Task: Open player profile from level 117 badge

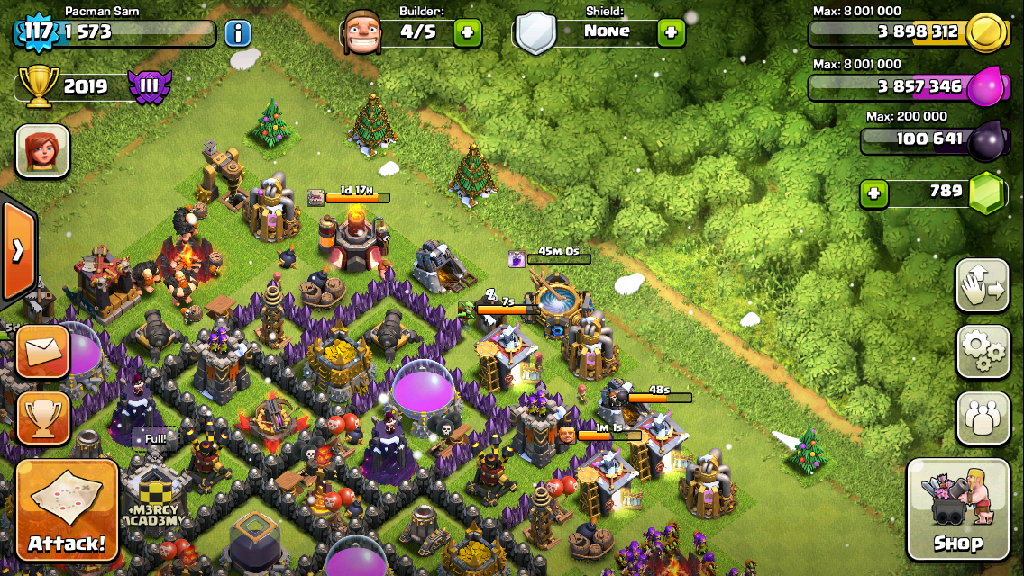Action: click(38, 31)
